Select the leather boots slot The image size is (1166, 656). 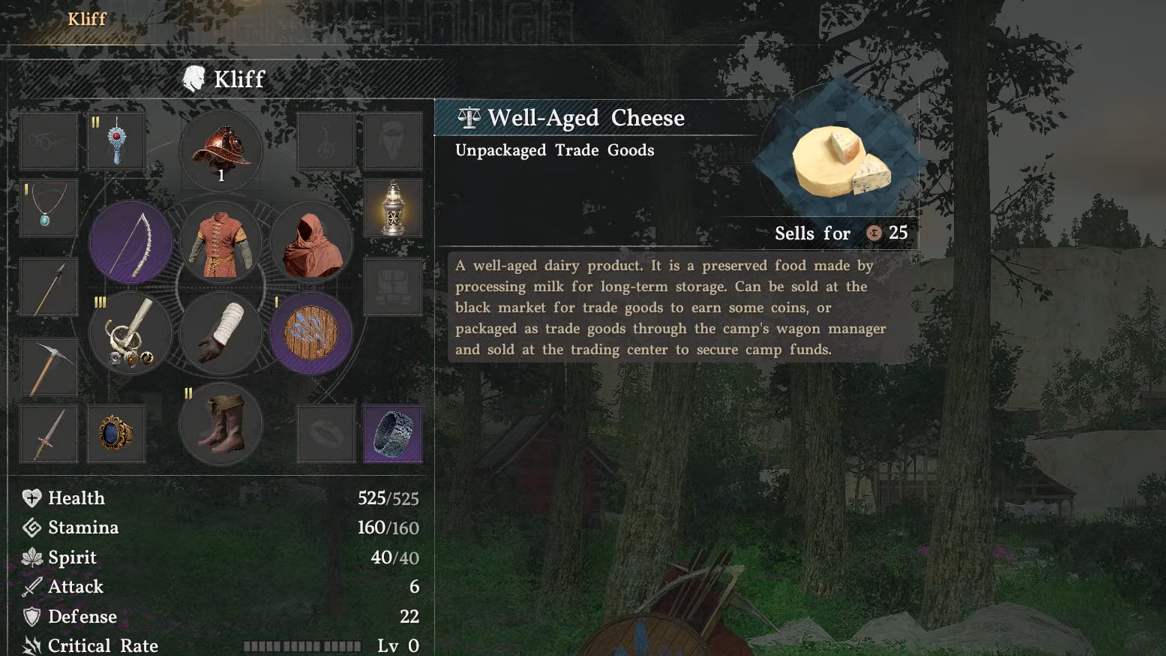pos(221,425)
